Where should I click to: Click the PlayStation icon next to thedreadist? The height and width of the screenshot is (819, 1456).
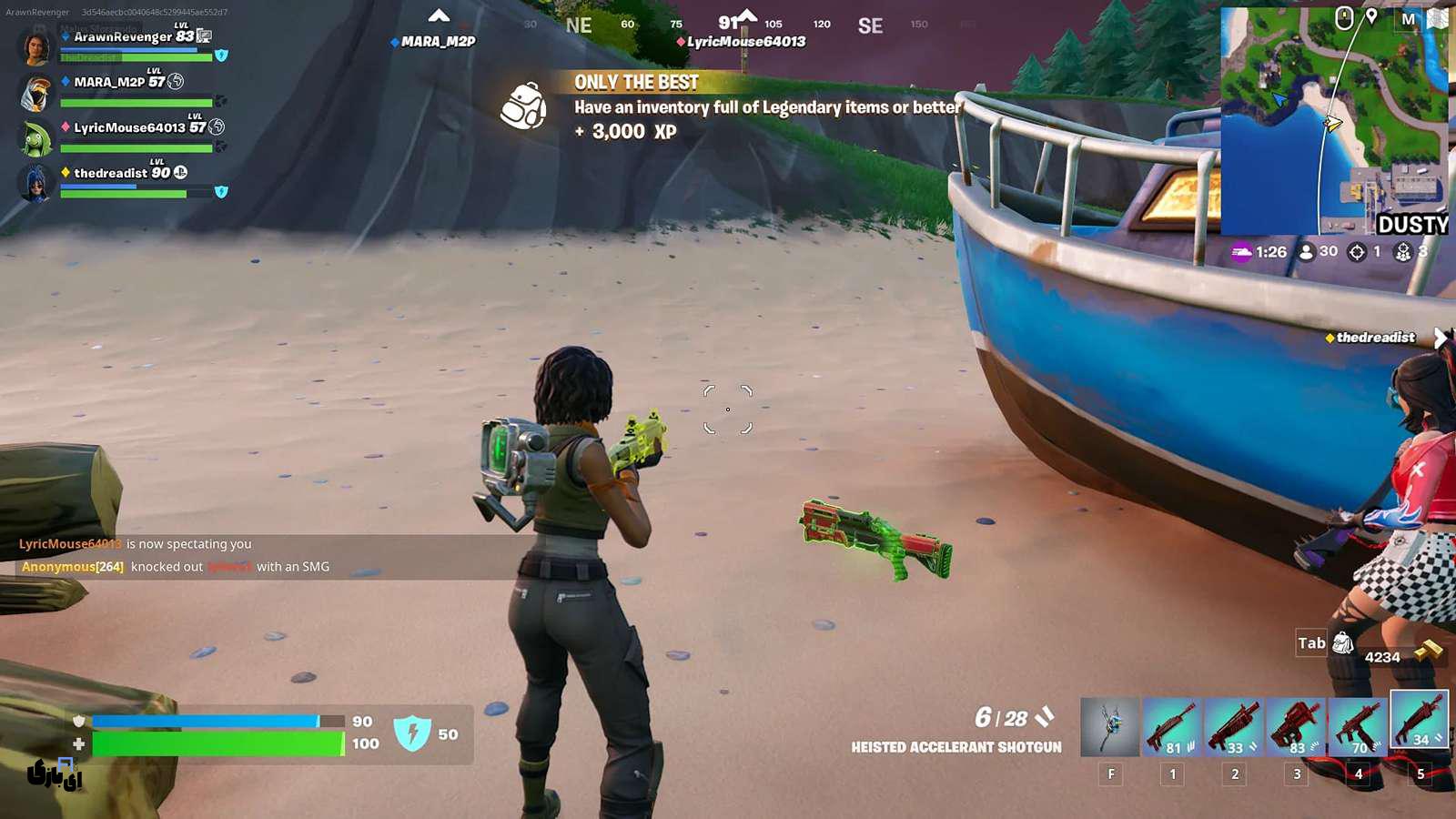click(x=182, y=171)
